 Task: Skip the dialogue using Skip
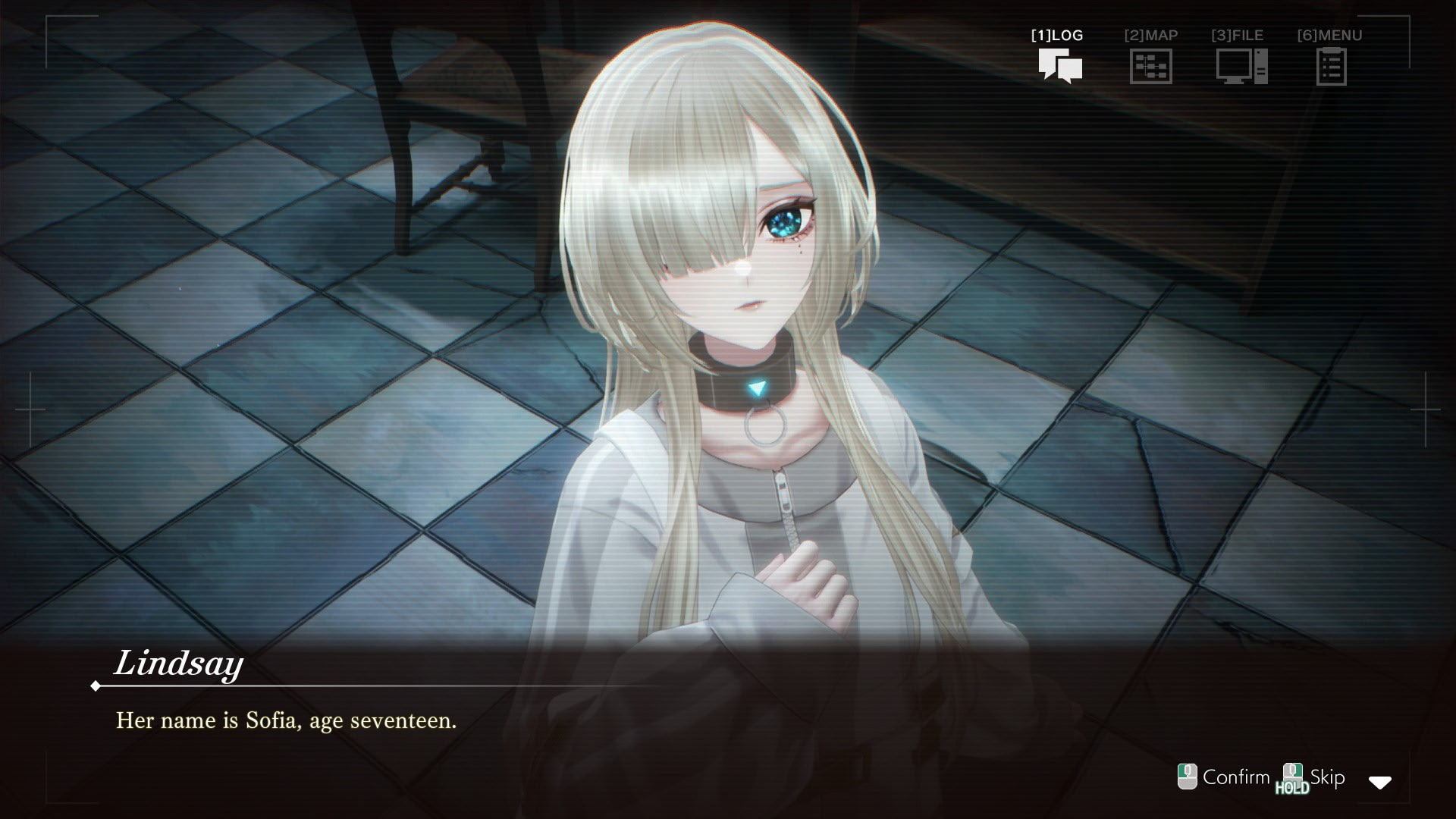click(x=1314, y=778)
